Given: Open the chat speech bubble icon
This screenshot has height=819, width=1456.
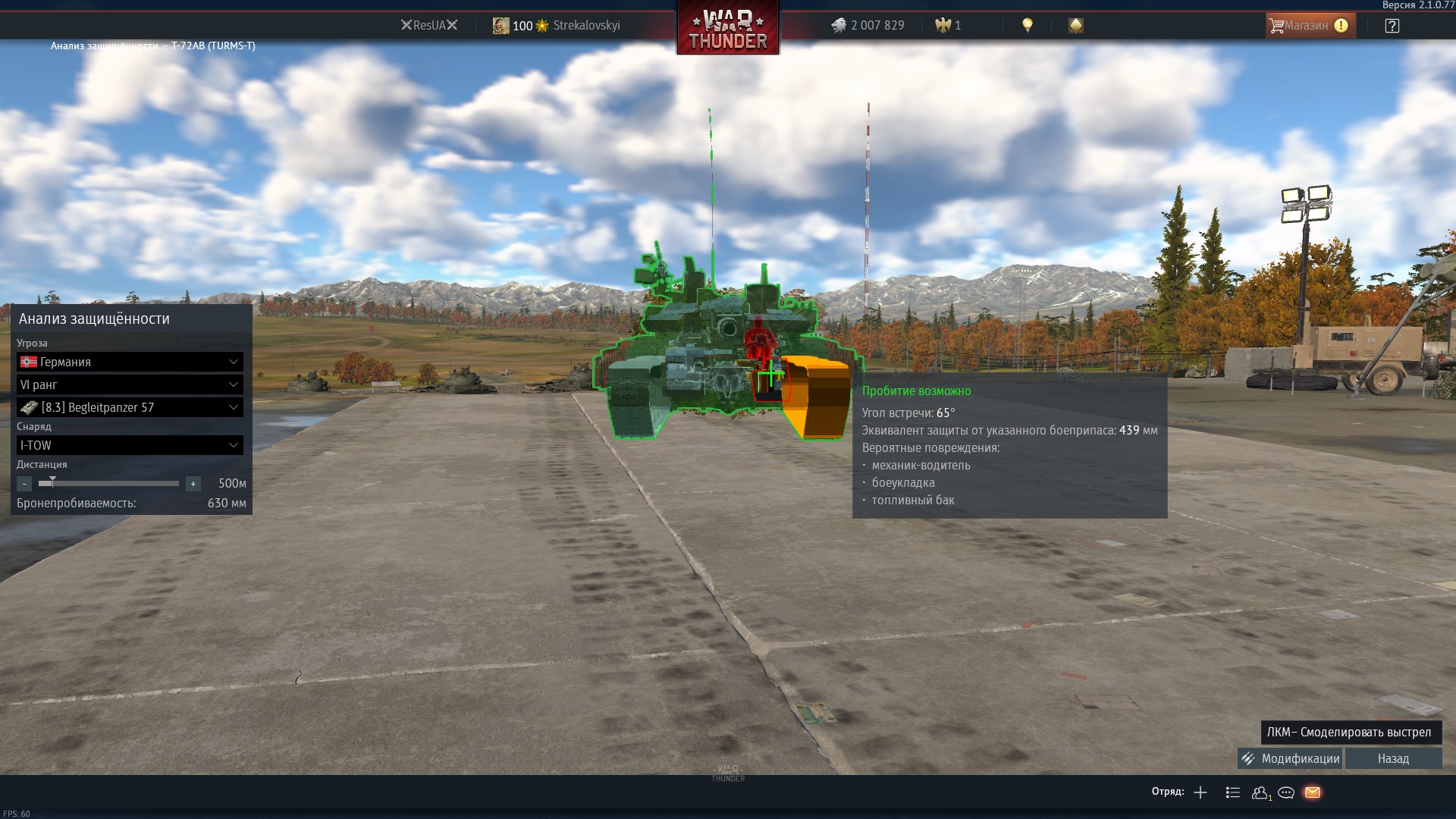Looking at the screenshot, I should click(1286, 792).
